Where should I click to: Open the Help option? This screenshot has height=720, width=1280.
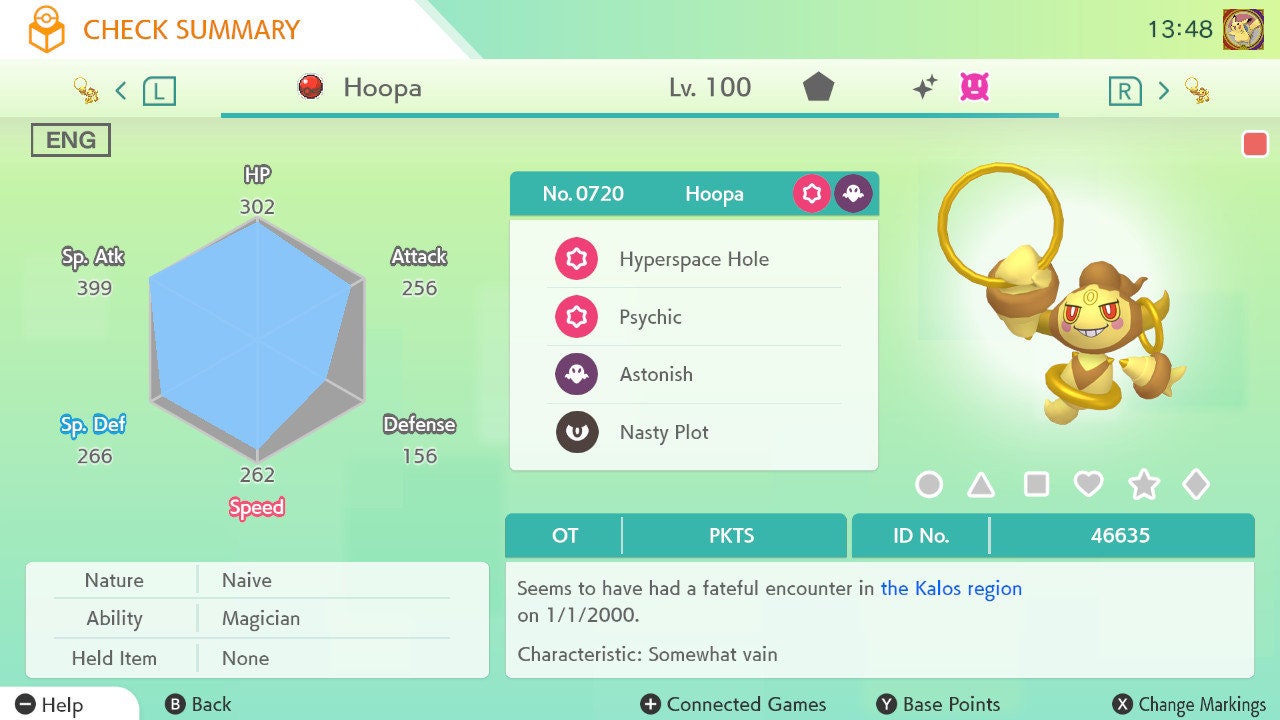click(50, 704)
